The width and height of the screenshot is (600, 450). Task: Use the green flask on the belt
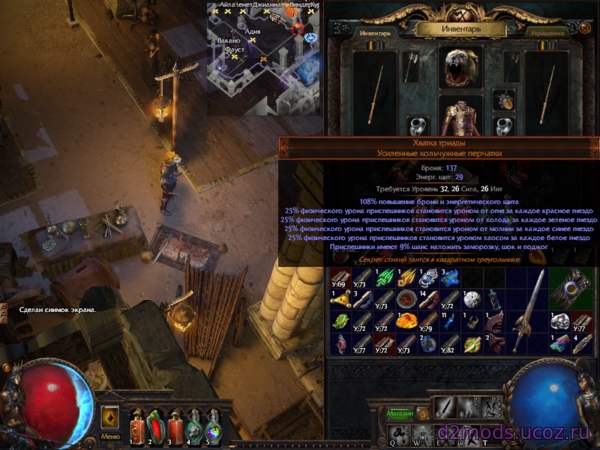coord(194,424)
